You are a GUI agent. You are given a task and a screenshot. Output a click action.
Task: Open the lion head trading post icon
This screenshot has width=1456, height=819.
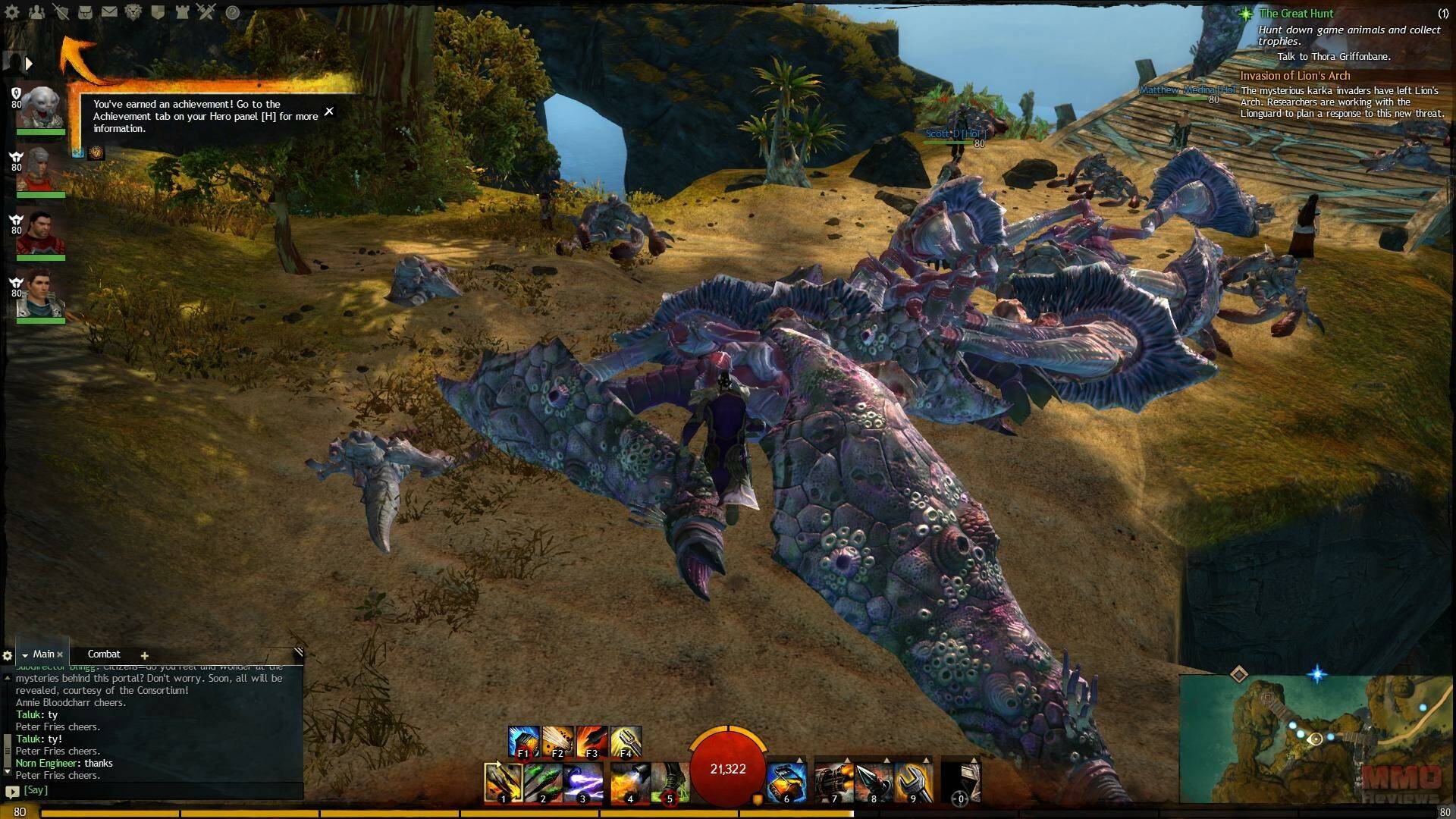click(133, 12)
